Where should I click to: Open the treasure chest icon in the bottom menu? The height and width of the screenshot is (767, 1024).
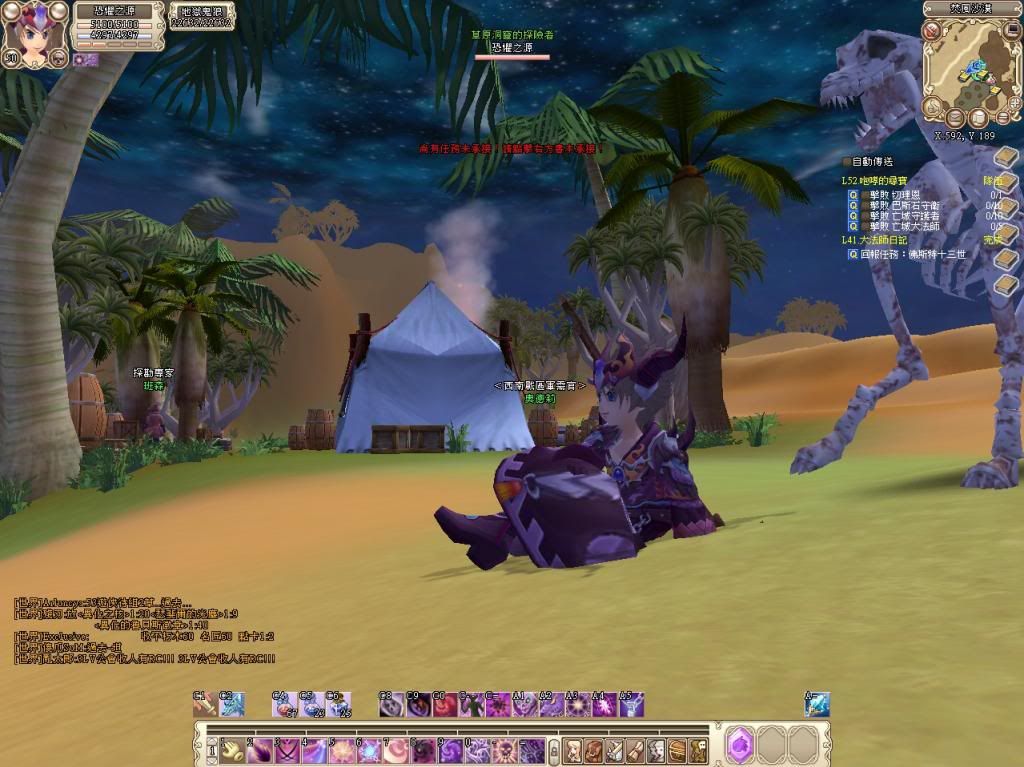pos(677,750)
